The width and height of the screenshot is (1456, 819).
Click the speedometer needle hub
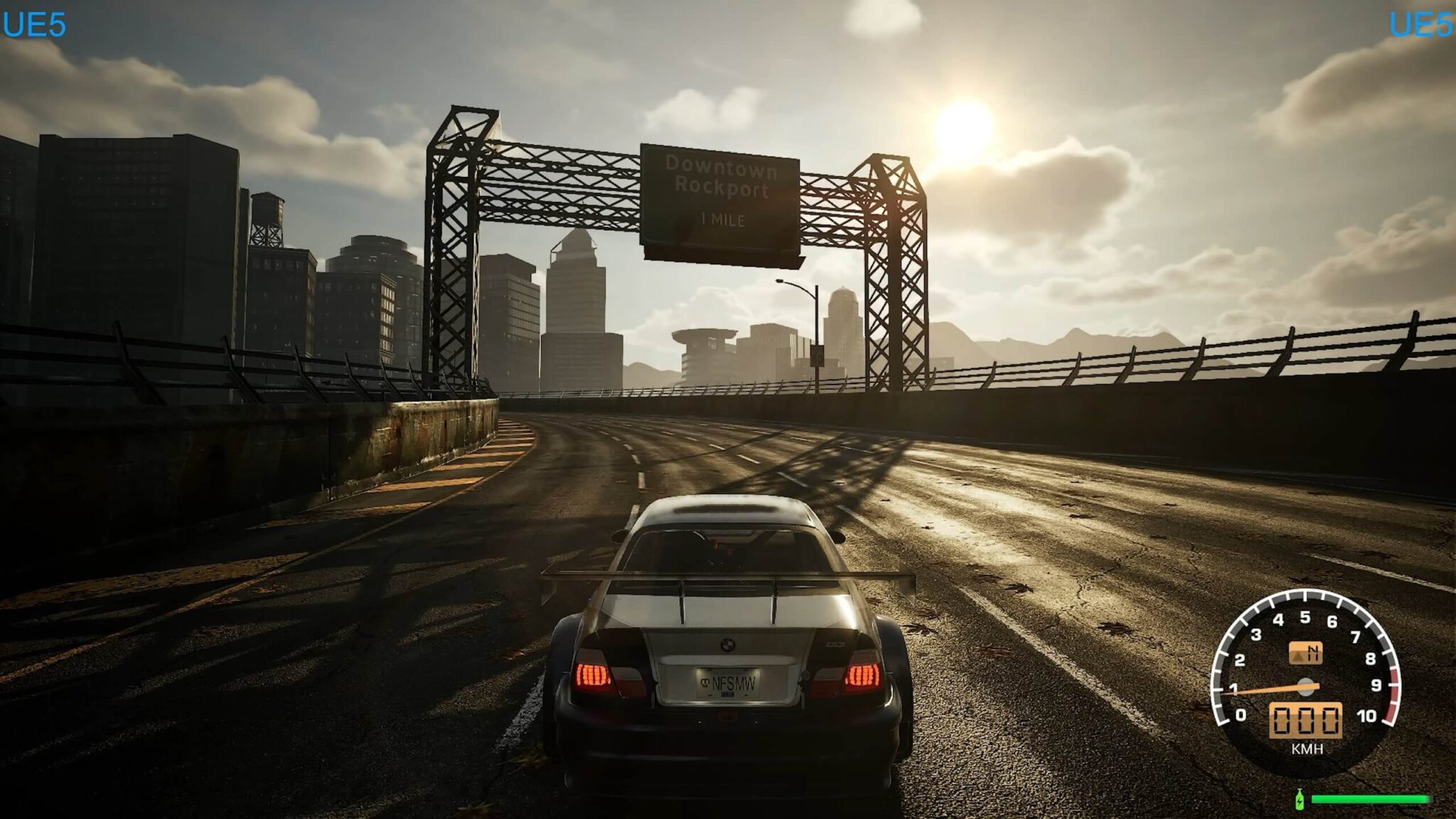point(1305,687)
